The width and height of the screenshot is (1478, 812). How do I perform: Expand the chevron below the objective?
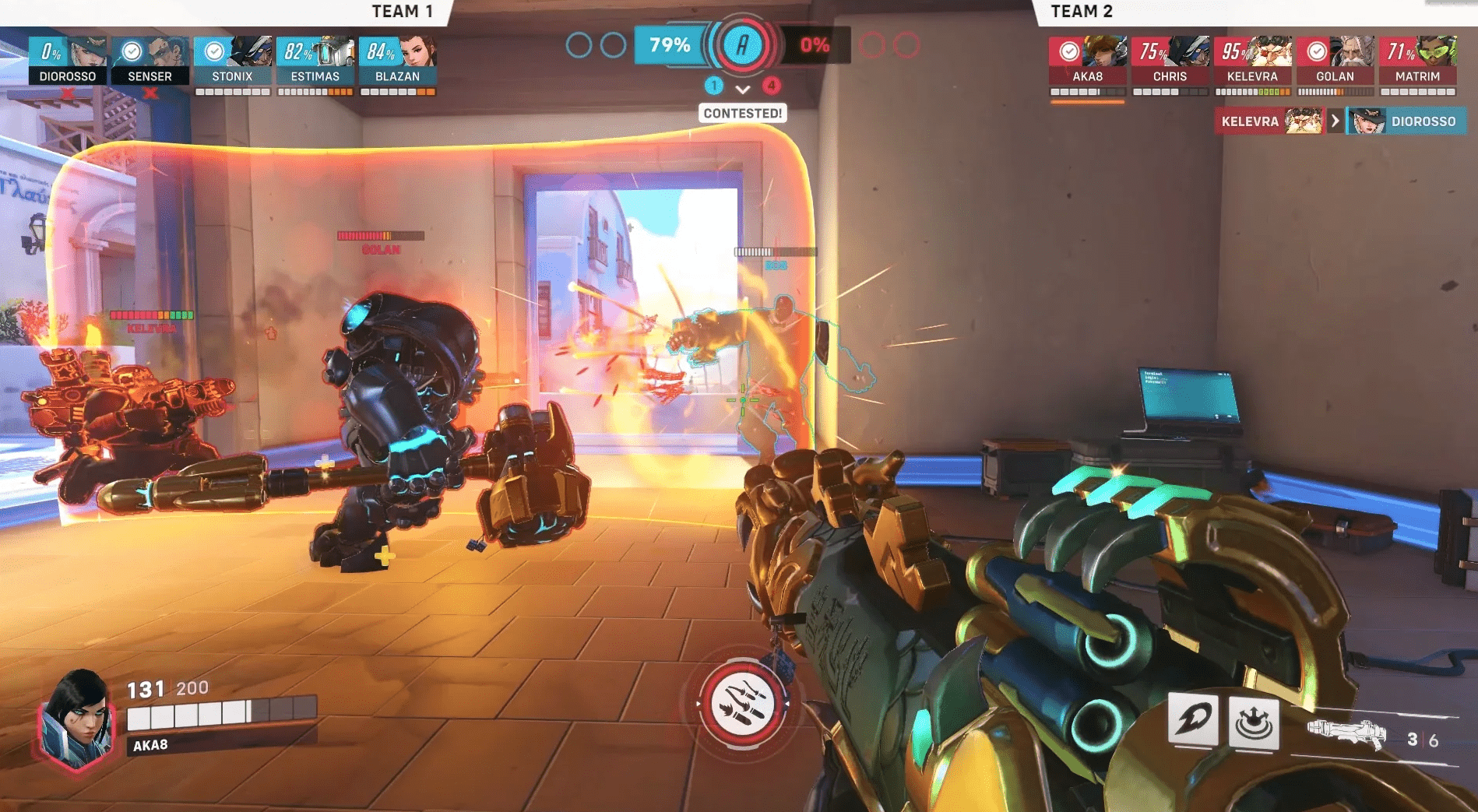click(x=743, y=90)
